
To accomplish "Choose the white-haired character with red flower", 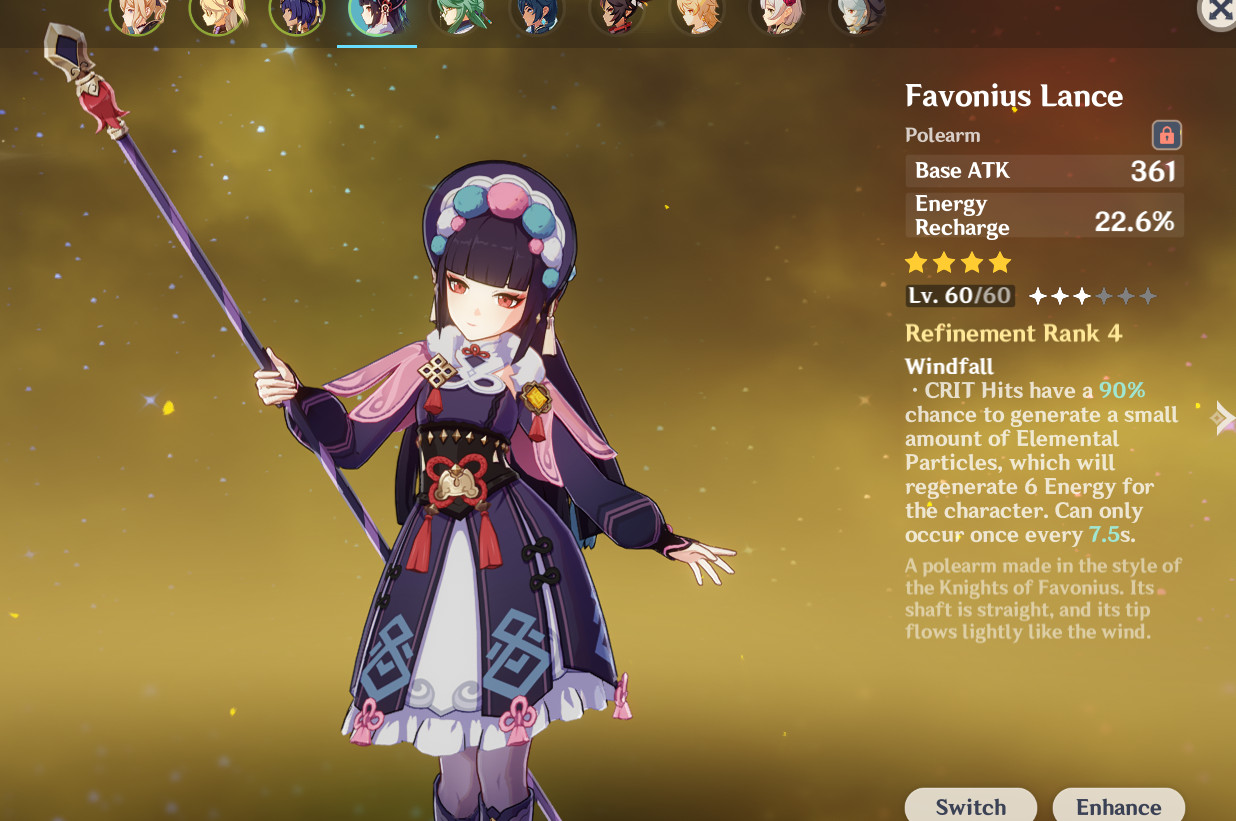I will click(777, 14).
